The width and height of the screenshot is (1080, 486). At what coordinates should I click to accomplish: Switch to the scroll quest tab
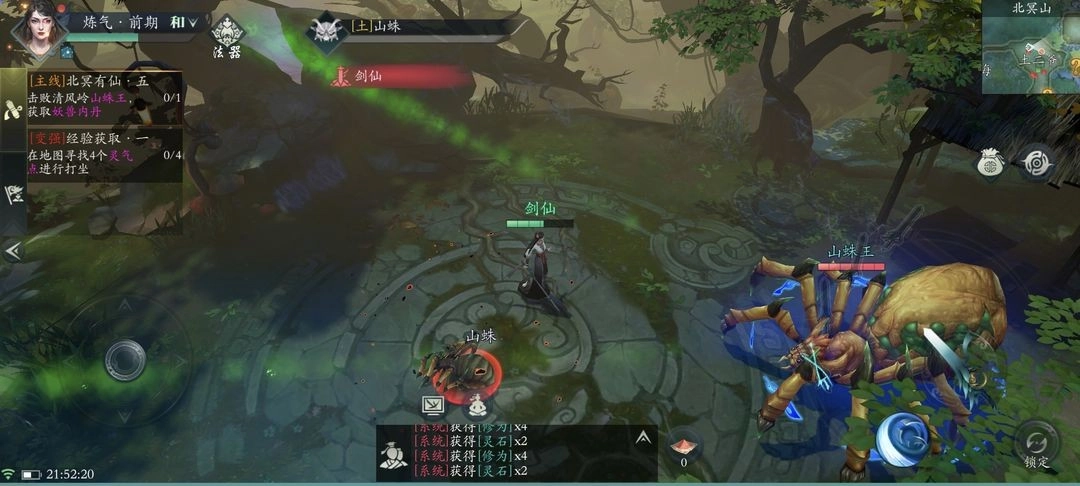13,110
